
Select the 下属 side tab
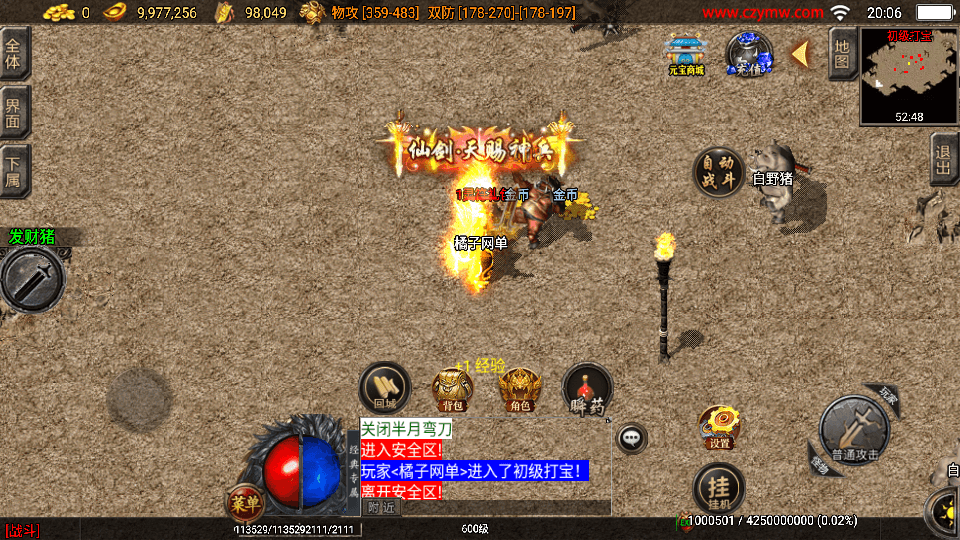click(14, 171)
